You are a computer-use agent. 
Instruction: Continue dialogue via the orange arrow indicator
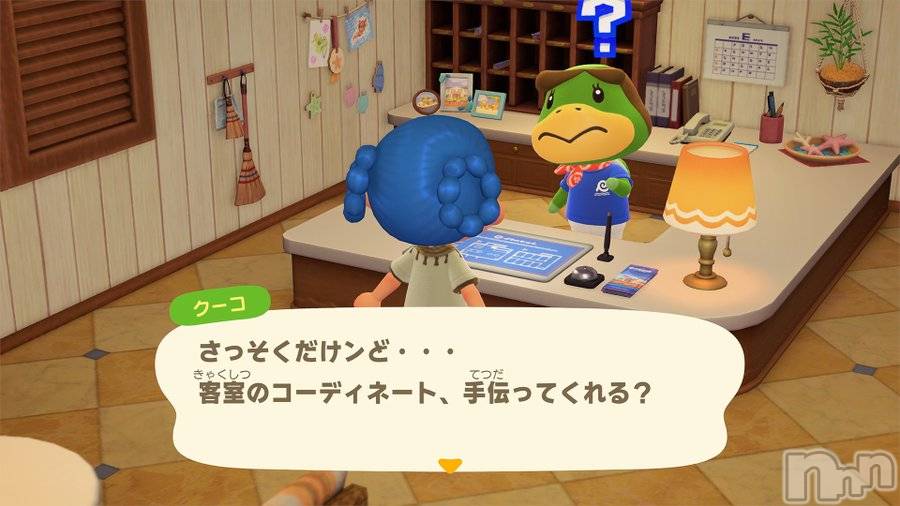[x=451, y=465]
